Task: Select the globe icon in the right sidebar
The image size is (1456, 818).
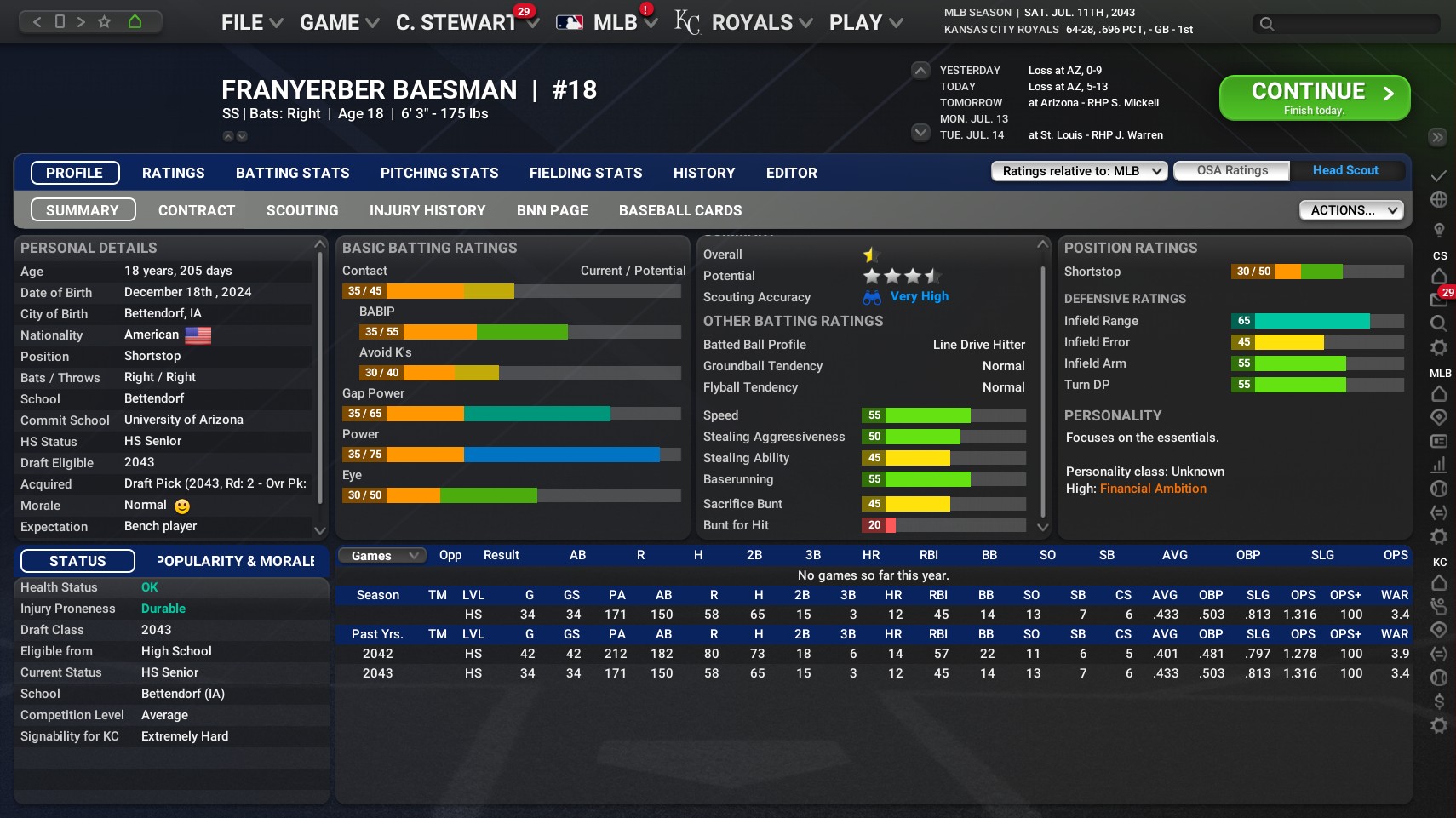Action: click(1439, 197)
